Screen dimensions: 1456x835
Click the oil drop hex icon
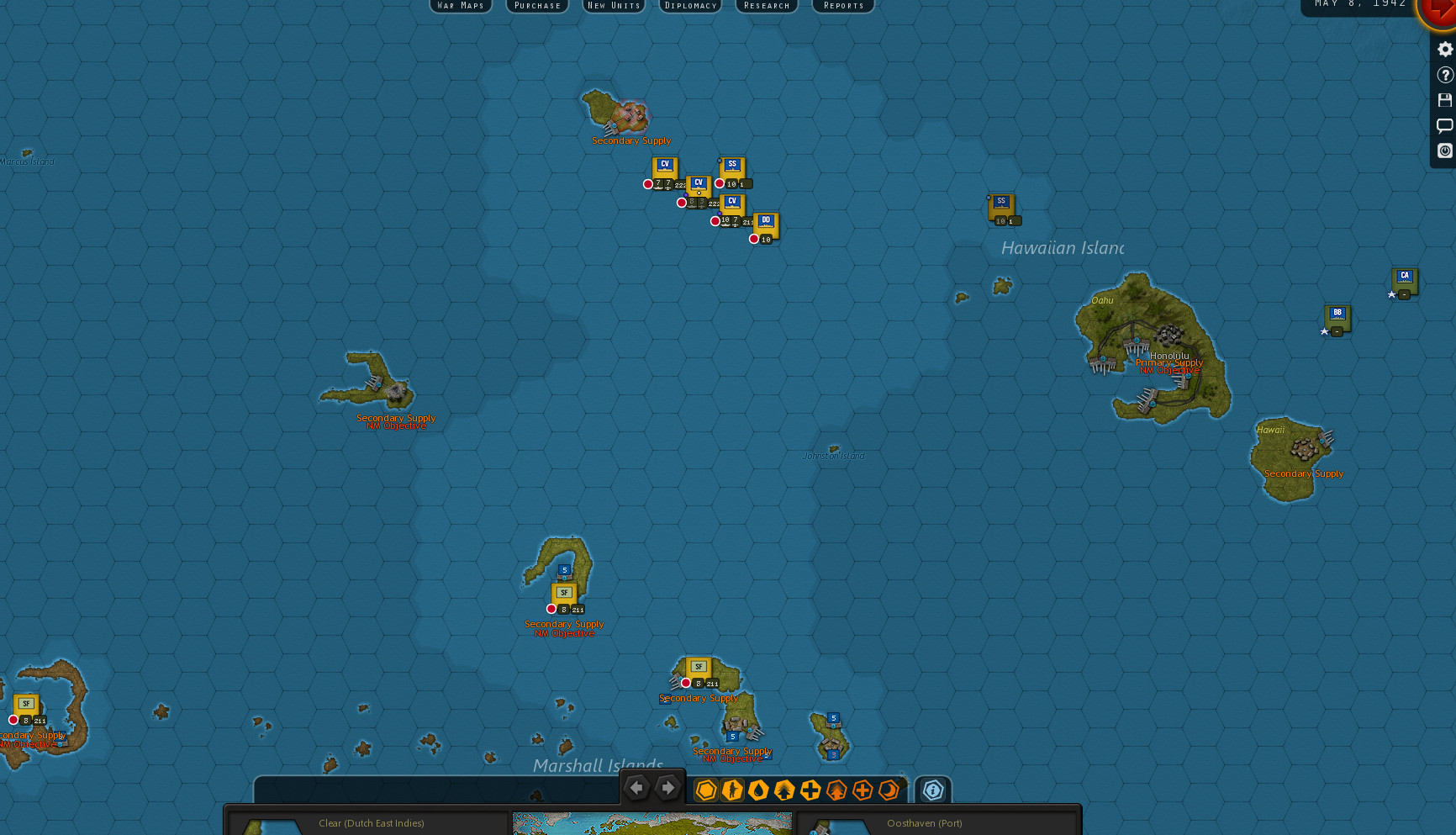757,790
